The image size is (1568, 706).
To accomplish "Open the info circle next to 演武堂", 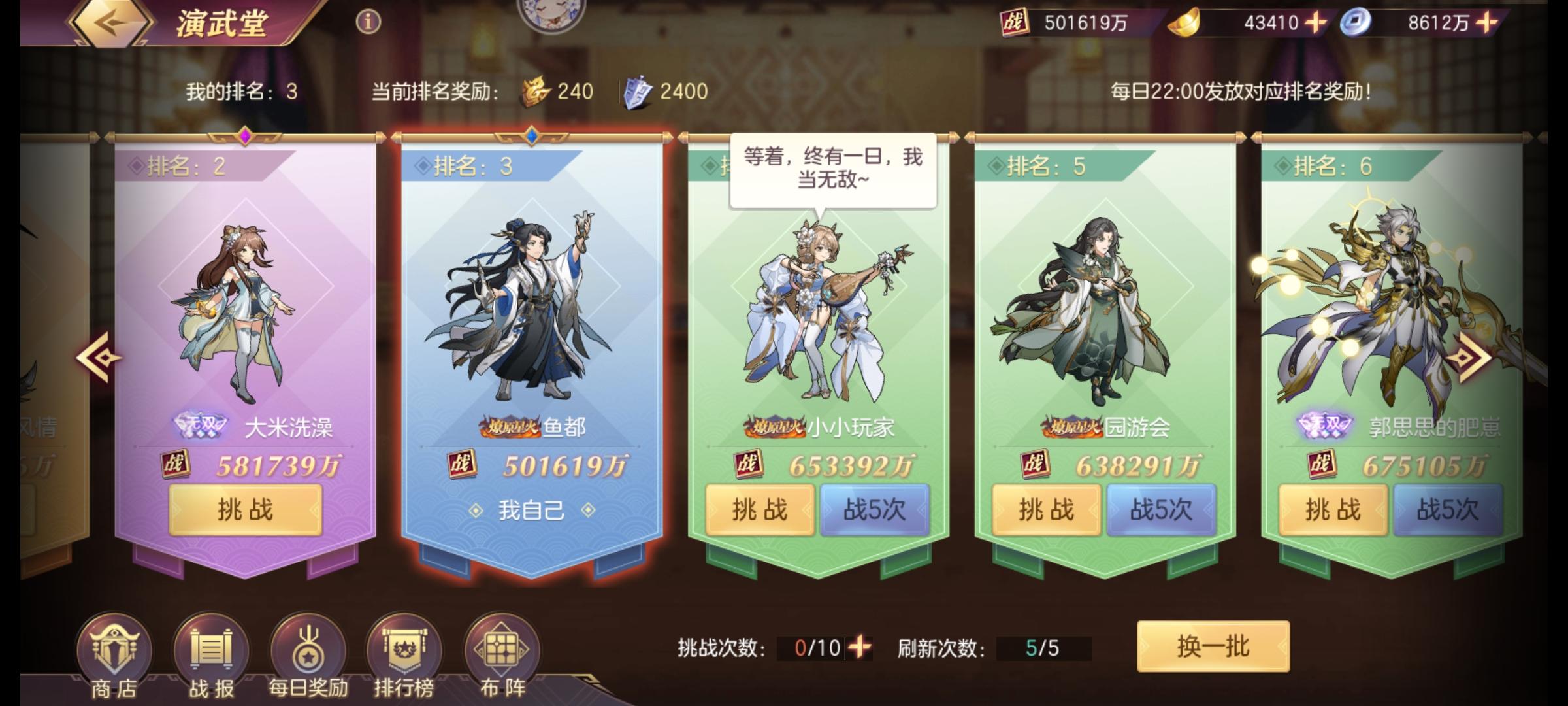I will (x=368, y=22).
